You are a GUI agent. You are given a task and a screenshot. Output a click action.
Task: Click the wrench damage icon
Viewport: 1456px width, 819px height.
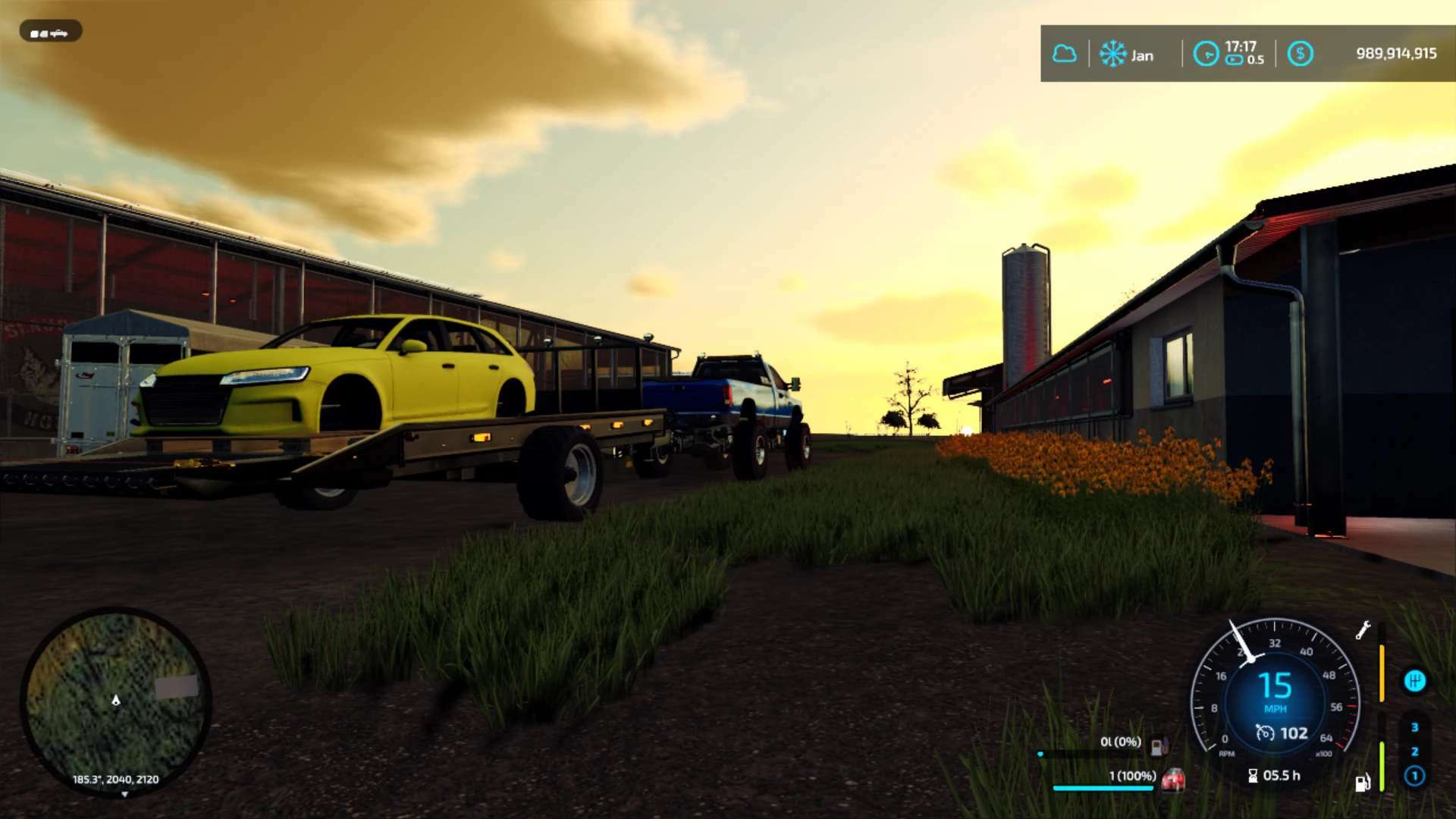pos(1363,630)
